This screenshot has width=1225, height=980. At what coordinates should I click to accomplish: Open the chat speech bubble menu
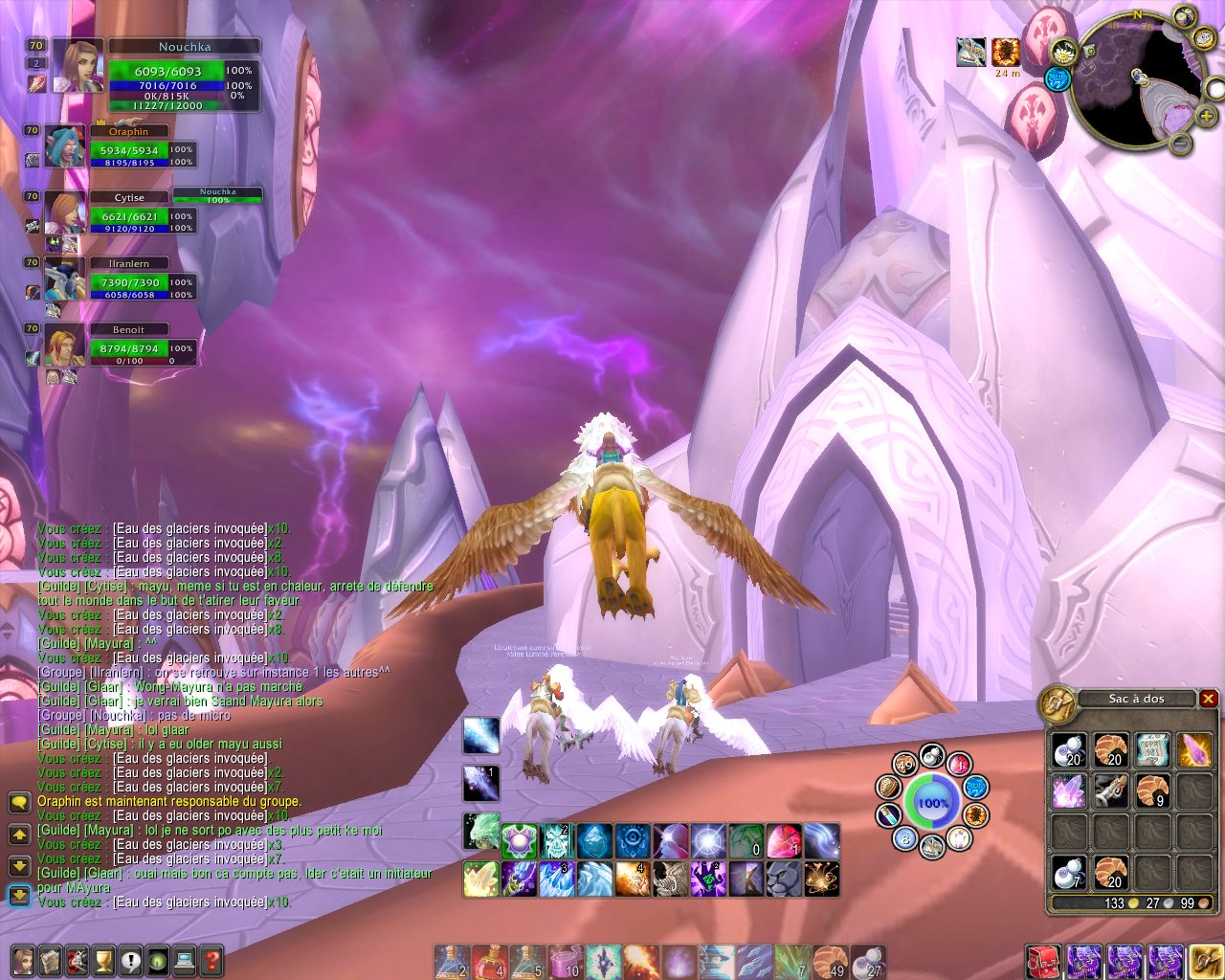(19, 802)
